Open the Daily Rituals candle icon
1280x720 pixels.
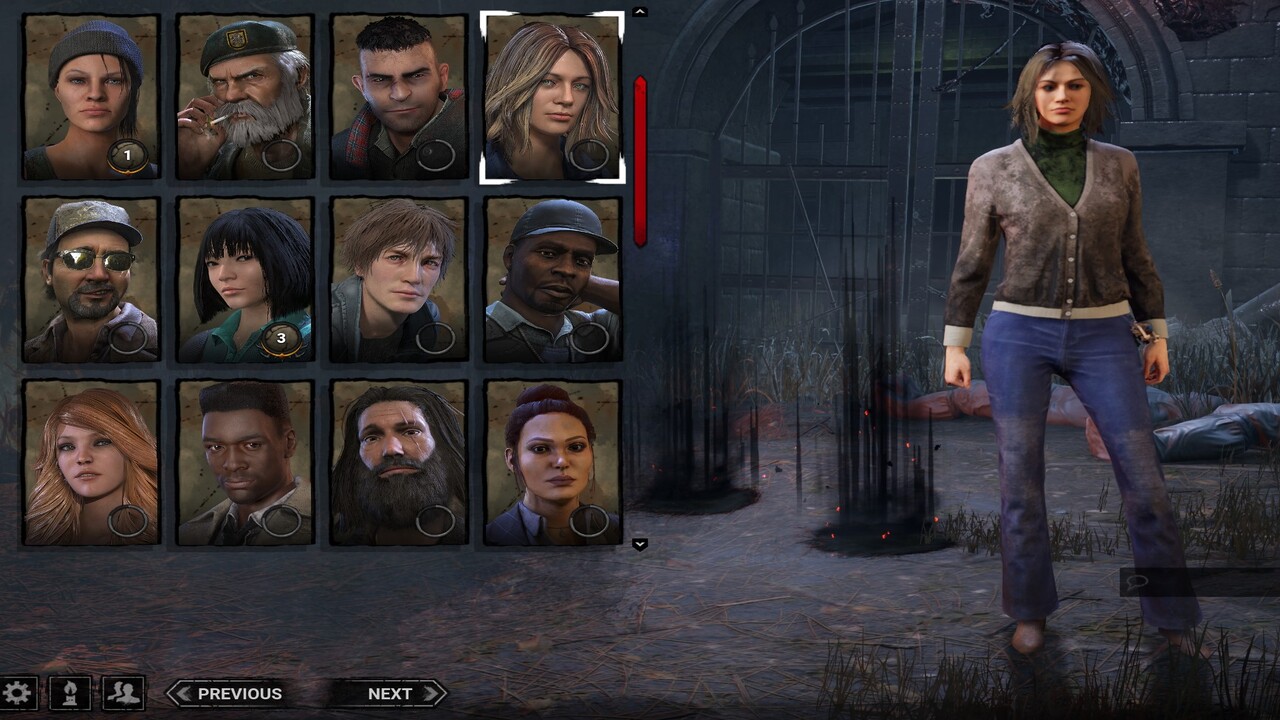68,692
